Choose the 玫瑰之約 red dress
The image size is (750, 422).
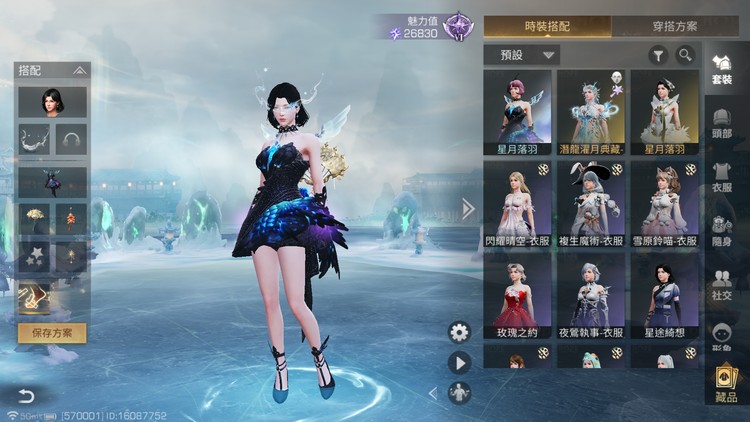(x=517, y=297)
